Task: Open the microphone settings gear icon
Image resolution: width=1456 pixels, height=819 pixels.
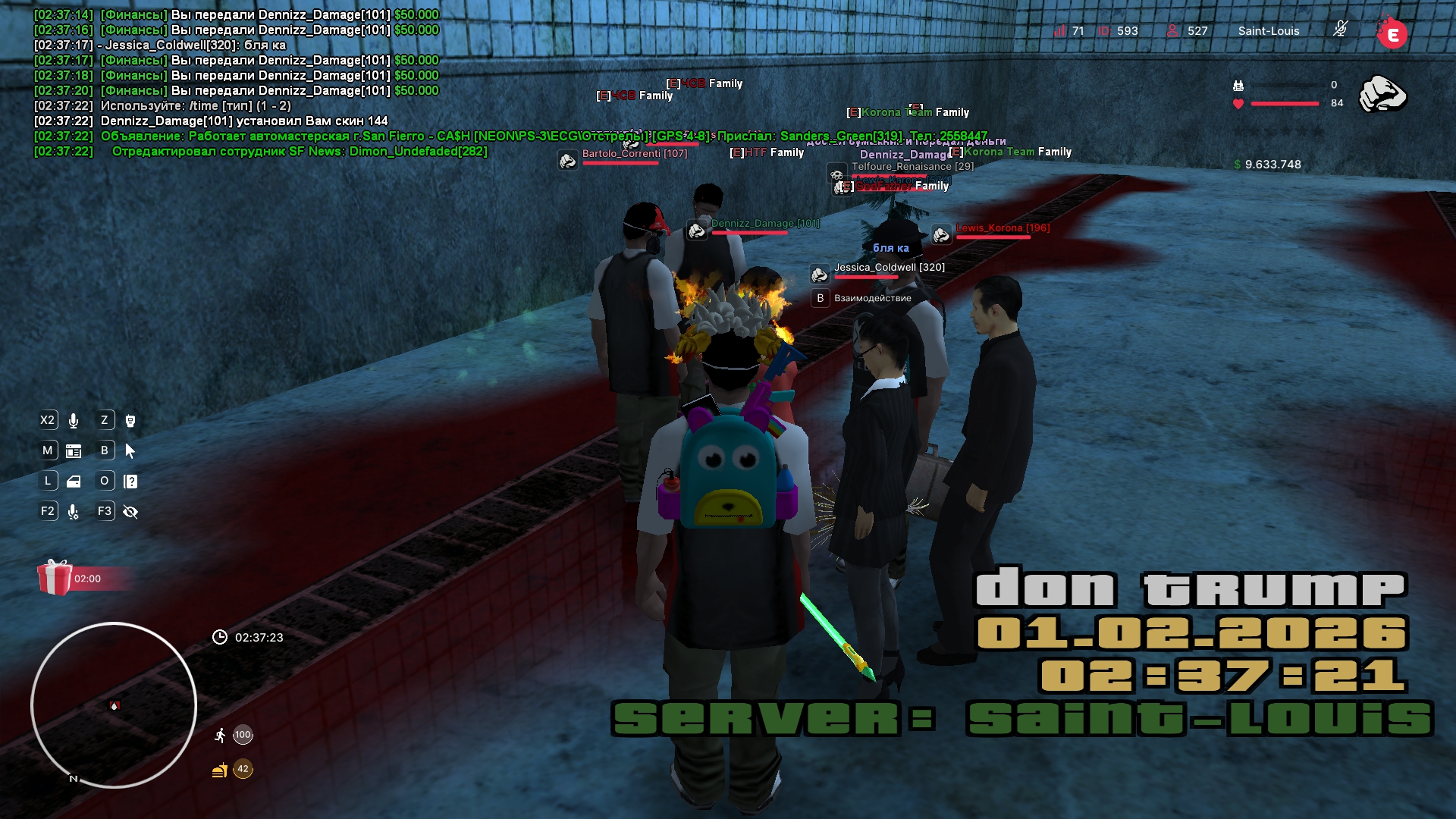Action: coord(74,512)
